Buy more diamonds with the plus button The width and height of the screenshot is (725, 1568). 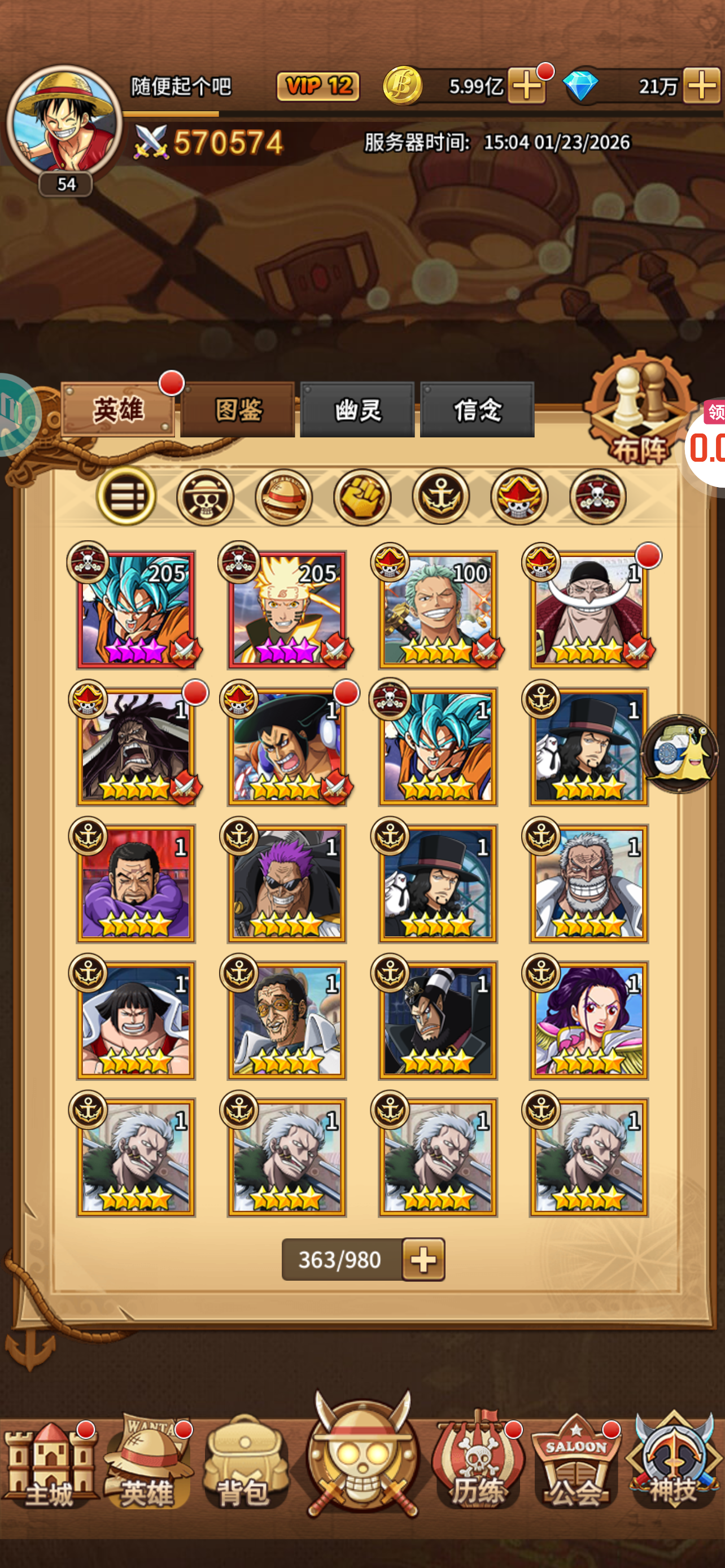point(701,86)
